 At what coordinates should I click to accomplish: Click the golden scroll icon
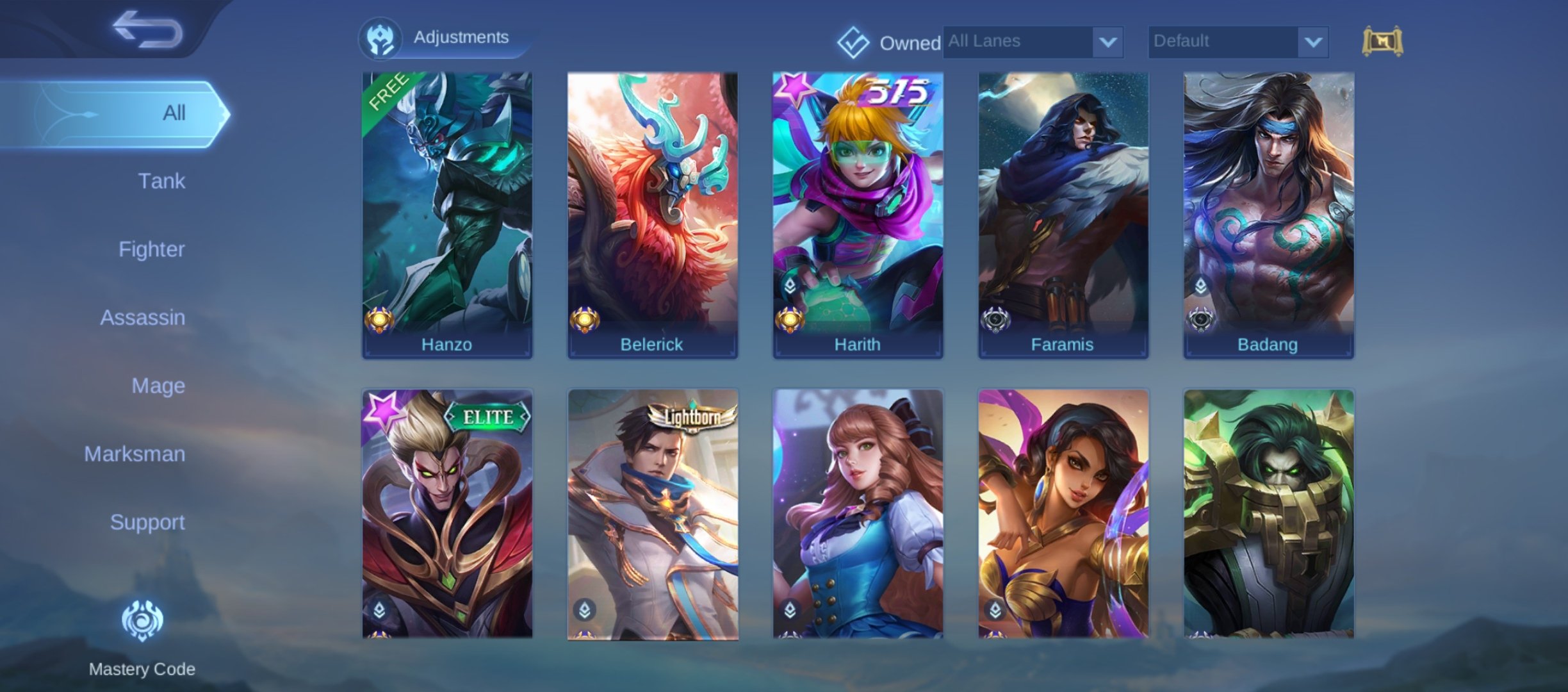coord(1382,42)
